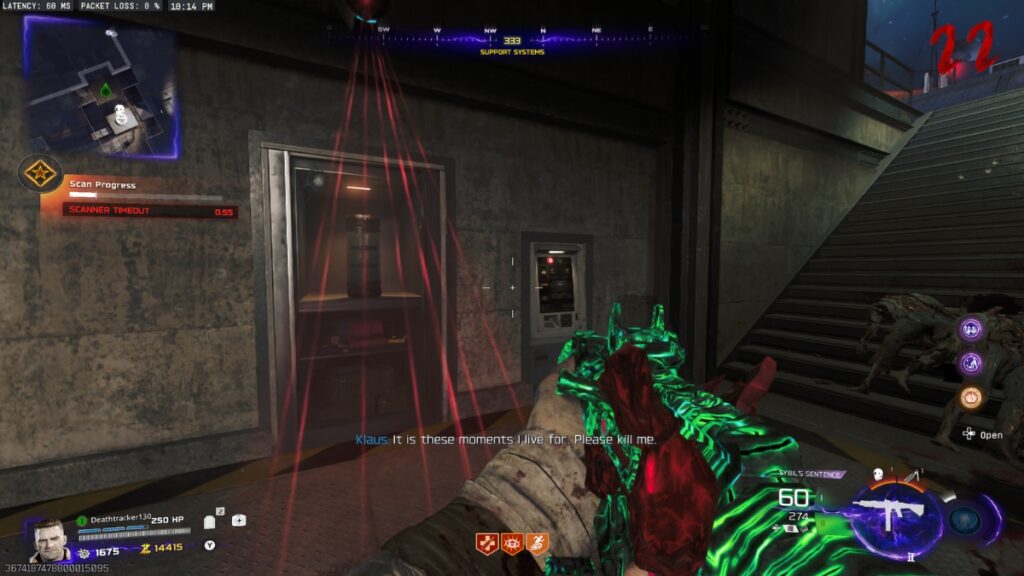Select the armor plate item icon
The width and height of the screenshot is (1024, 576).
[x=211, y=521]
